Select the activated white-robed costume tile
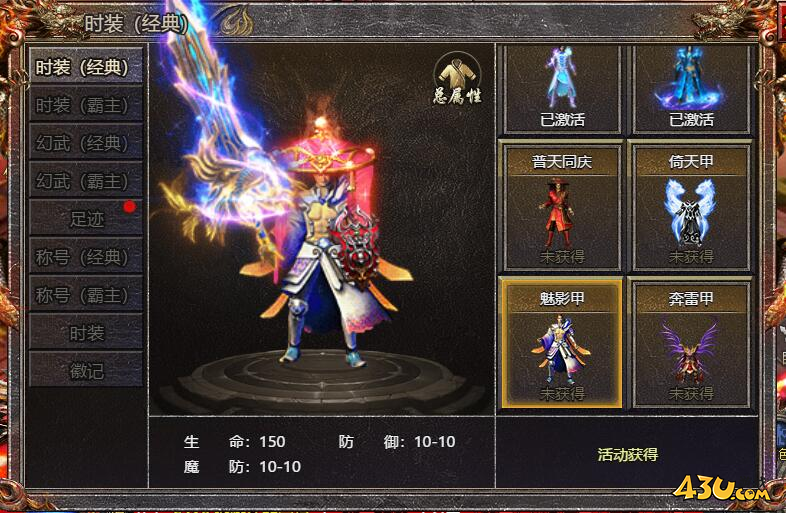 click(562, 89)
